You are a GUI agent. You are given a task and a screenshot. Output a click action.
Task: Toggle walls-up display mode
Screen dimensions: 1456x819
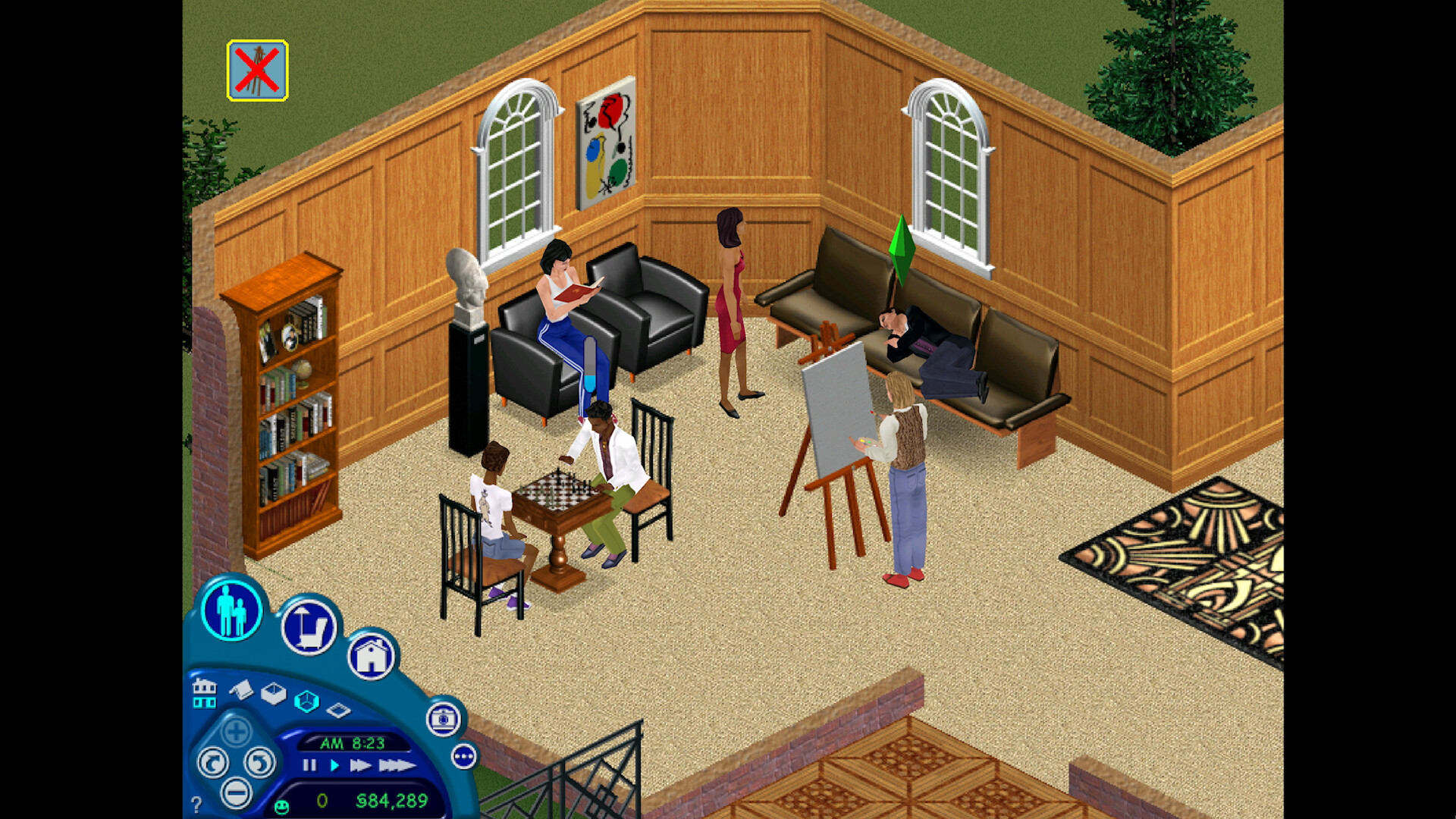click(306, 701)
